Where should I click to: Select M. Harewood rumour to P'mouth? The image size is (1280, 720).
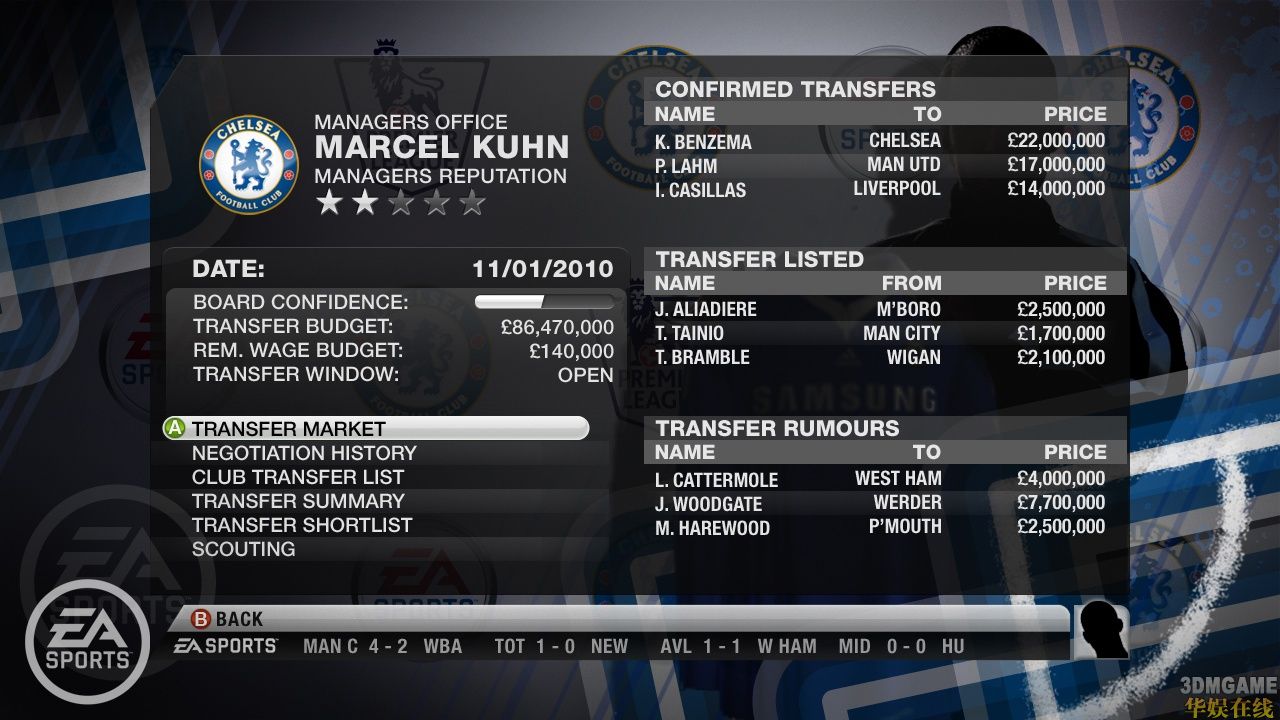(x=880, y=527)
